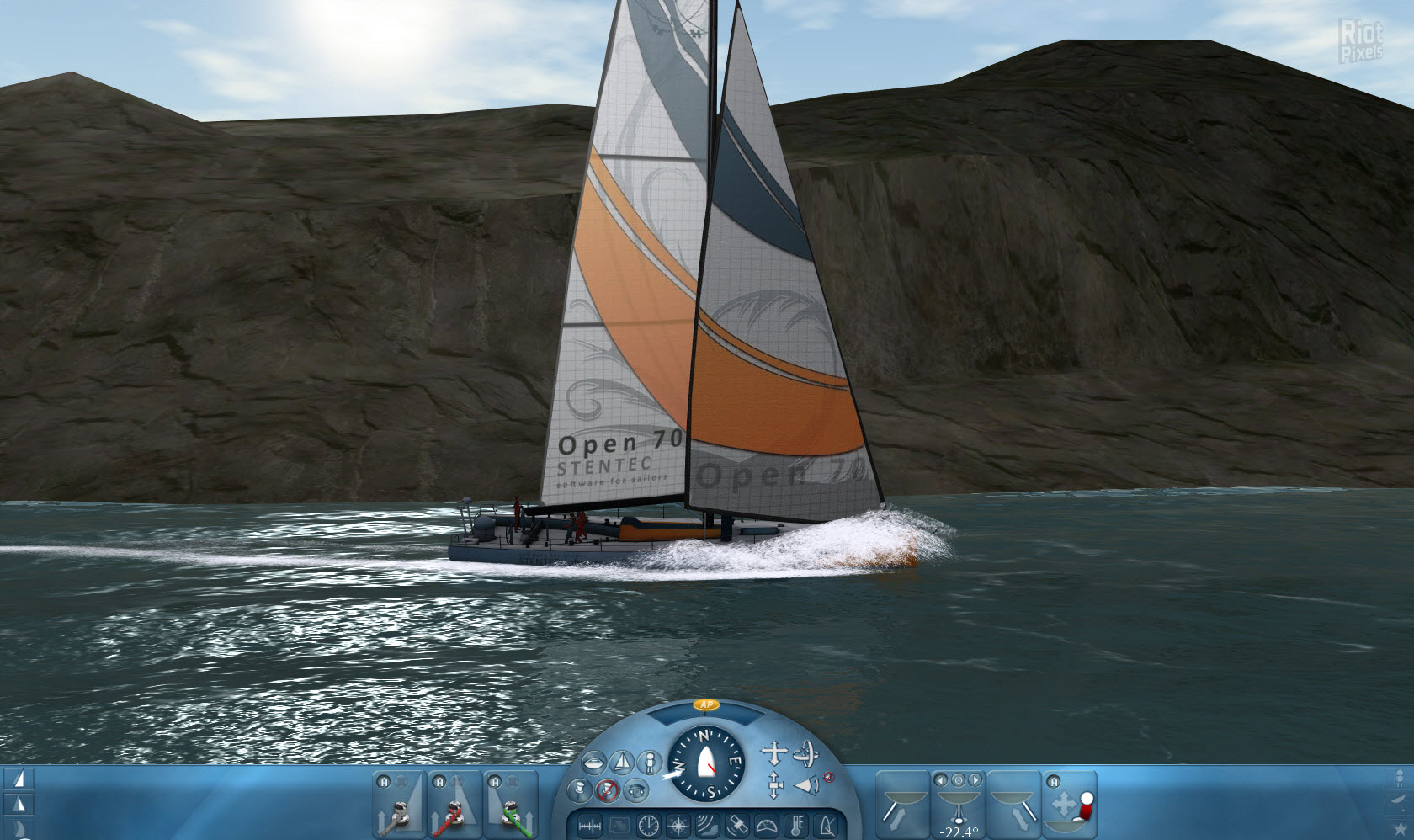
Task: Open the clock instrument
Action: pos(648,826)
